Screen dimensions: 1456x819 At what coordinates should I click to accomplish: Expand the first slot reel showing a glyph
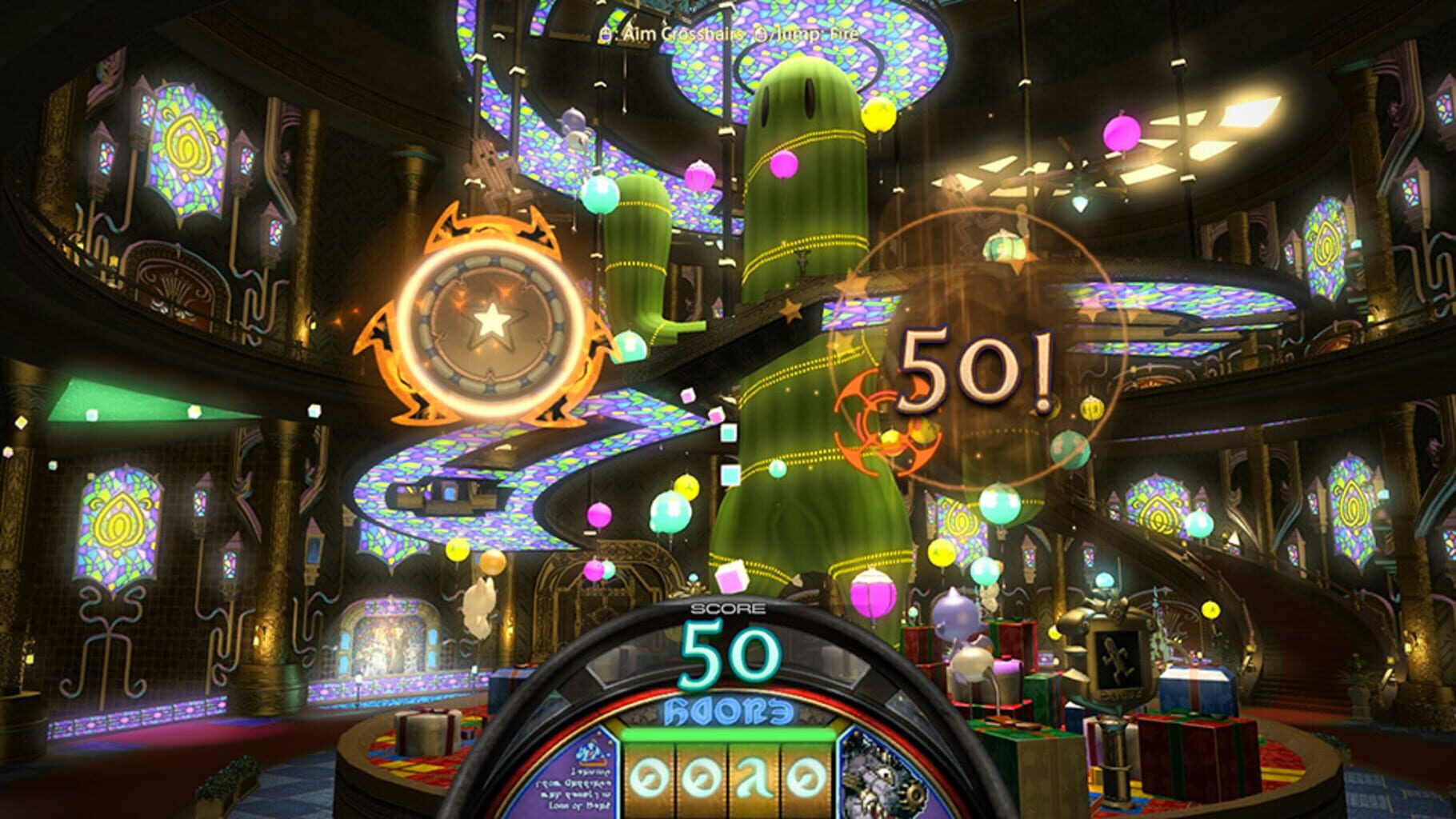pos(648,776)
